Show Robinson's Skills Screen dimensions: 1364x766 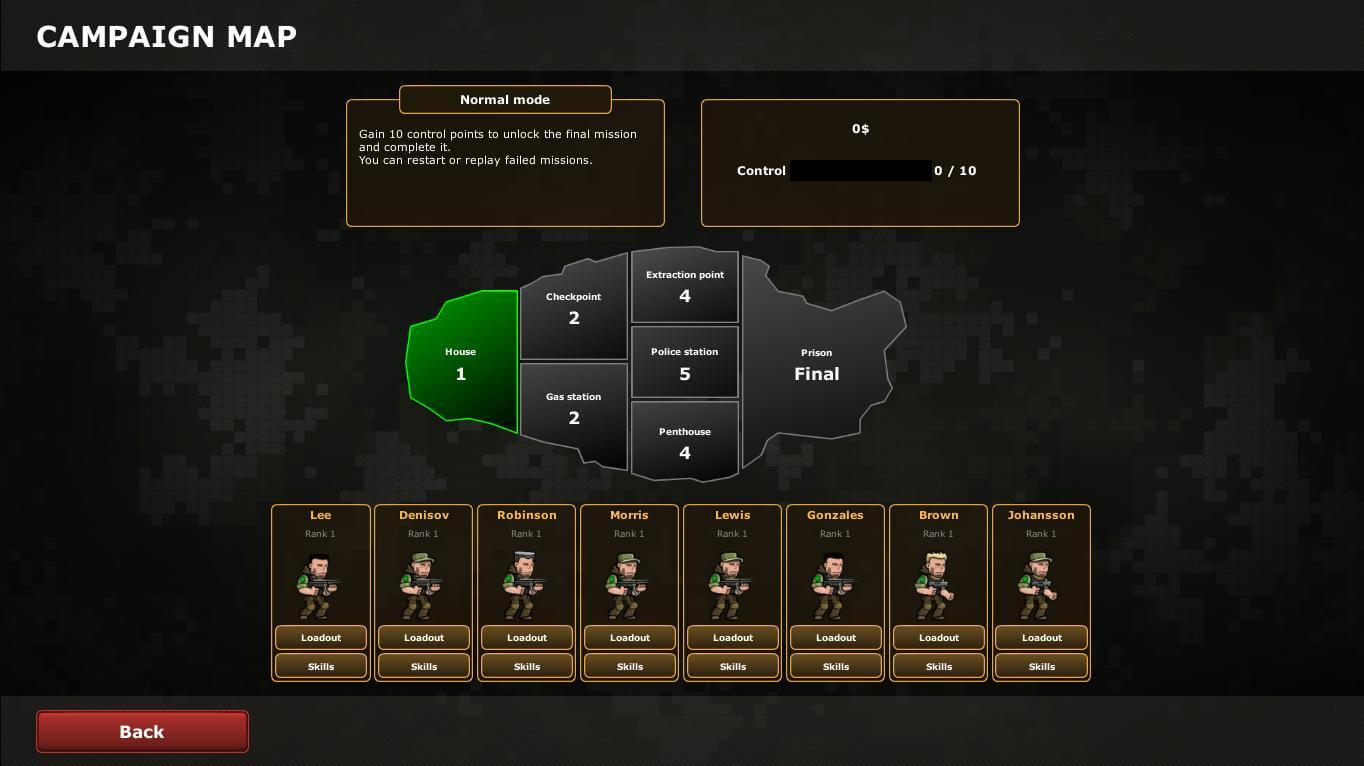(x=527, y=667)
